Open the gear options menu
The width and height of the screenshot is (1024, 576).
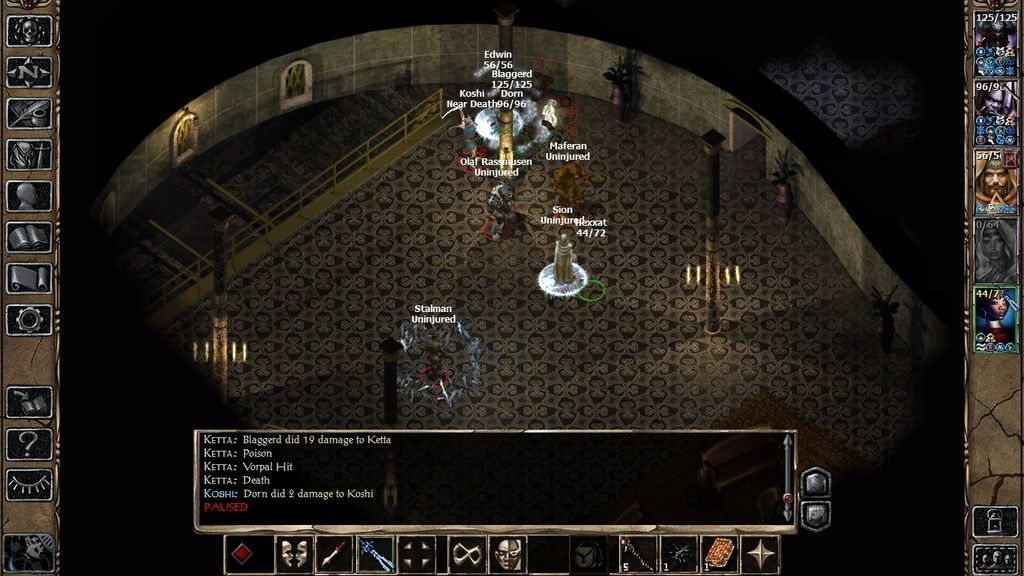[29, 320]
